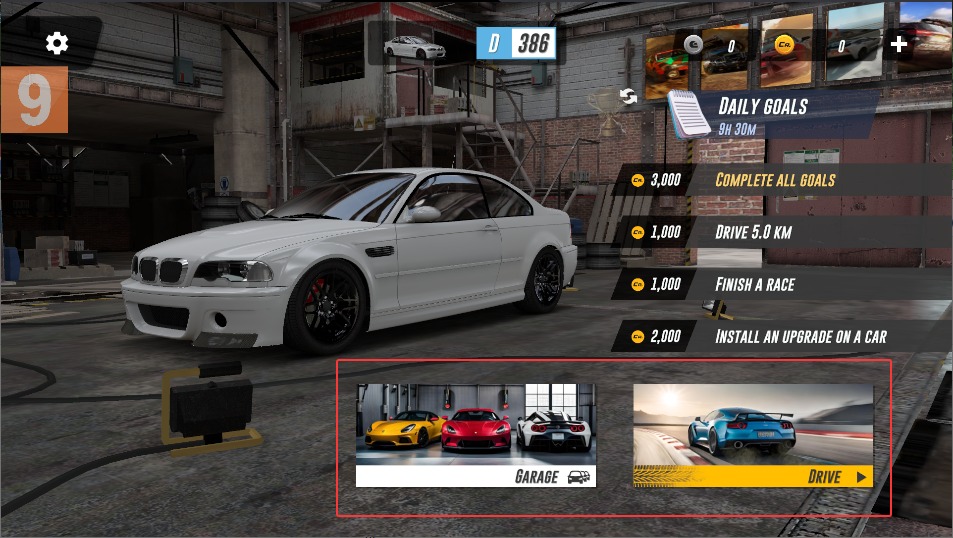Open the Garage

[476, 435]
